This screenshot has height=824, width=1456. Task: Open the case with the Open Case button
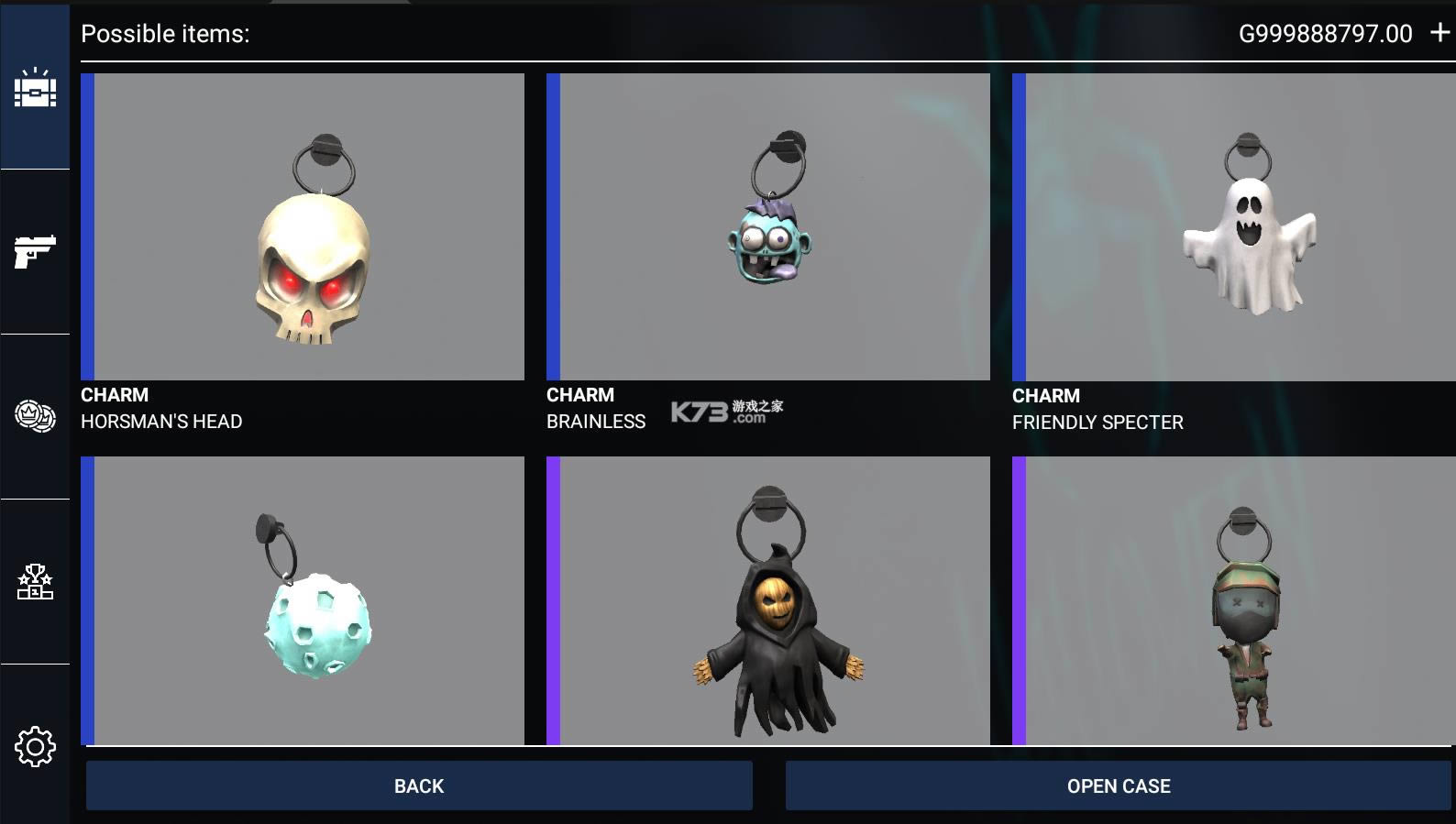(1118, 786)
